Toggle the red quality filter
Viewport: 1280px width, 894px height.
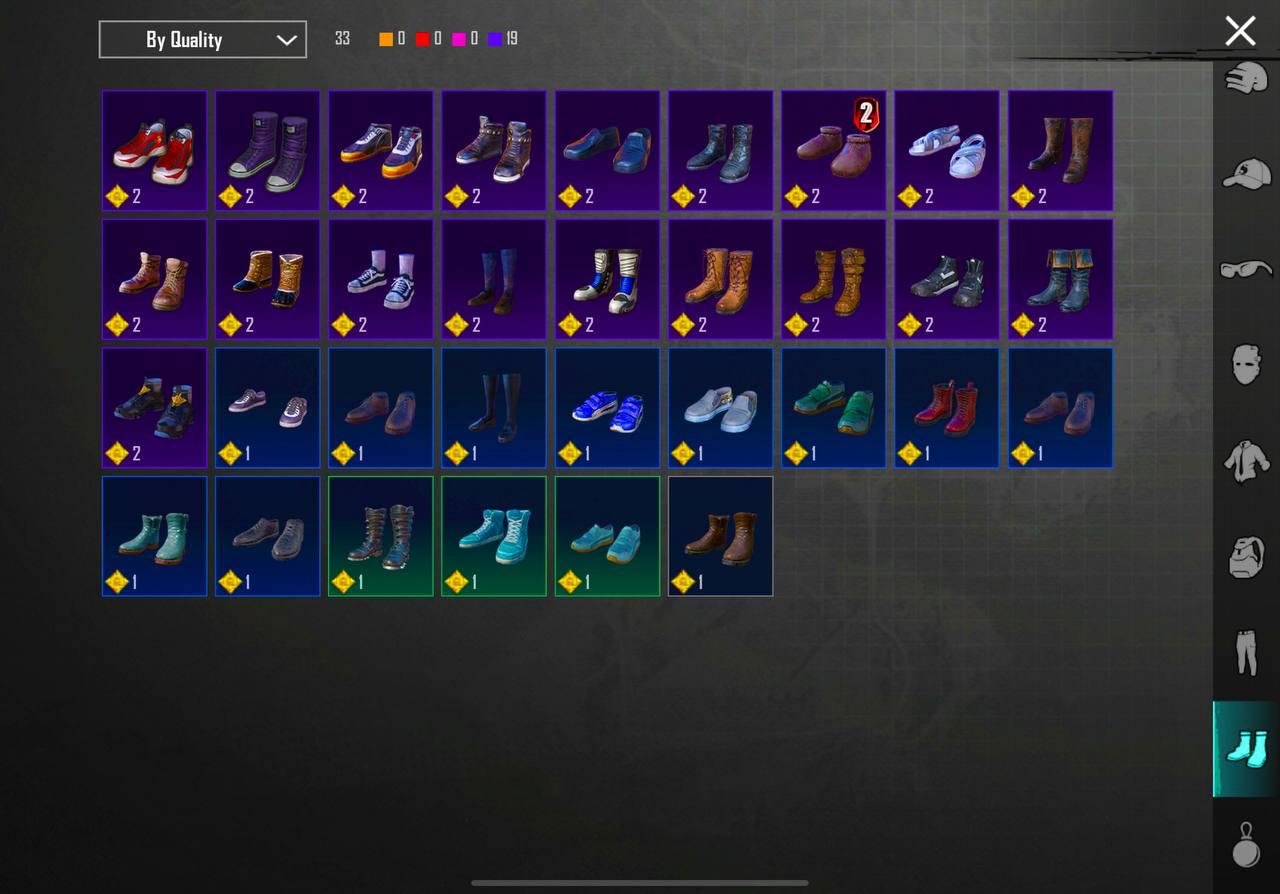424,39
